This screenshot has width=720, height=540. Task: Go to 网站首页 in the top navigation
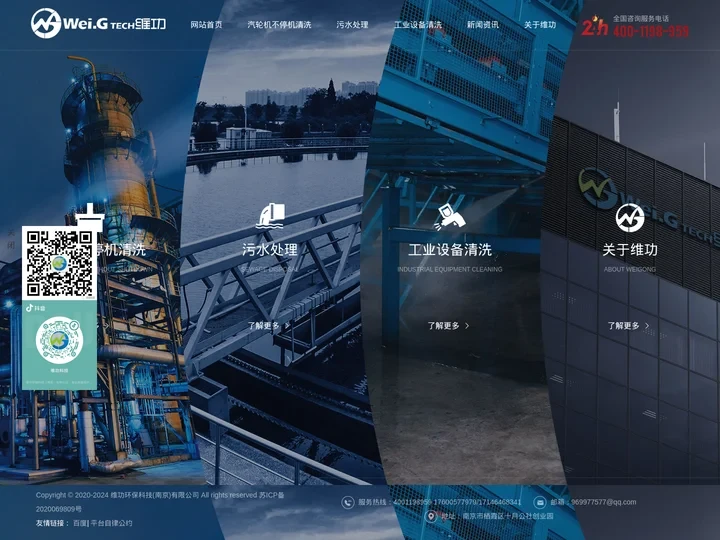pos(207,25)
